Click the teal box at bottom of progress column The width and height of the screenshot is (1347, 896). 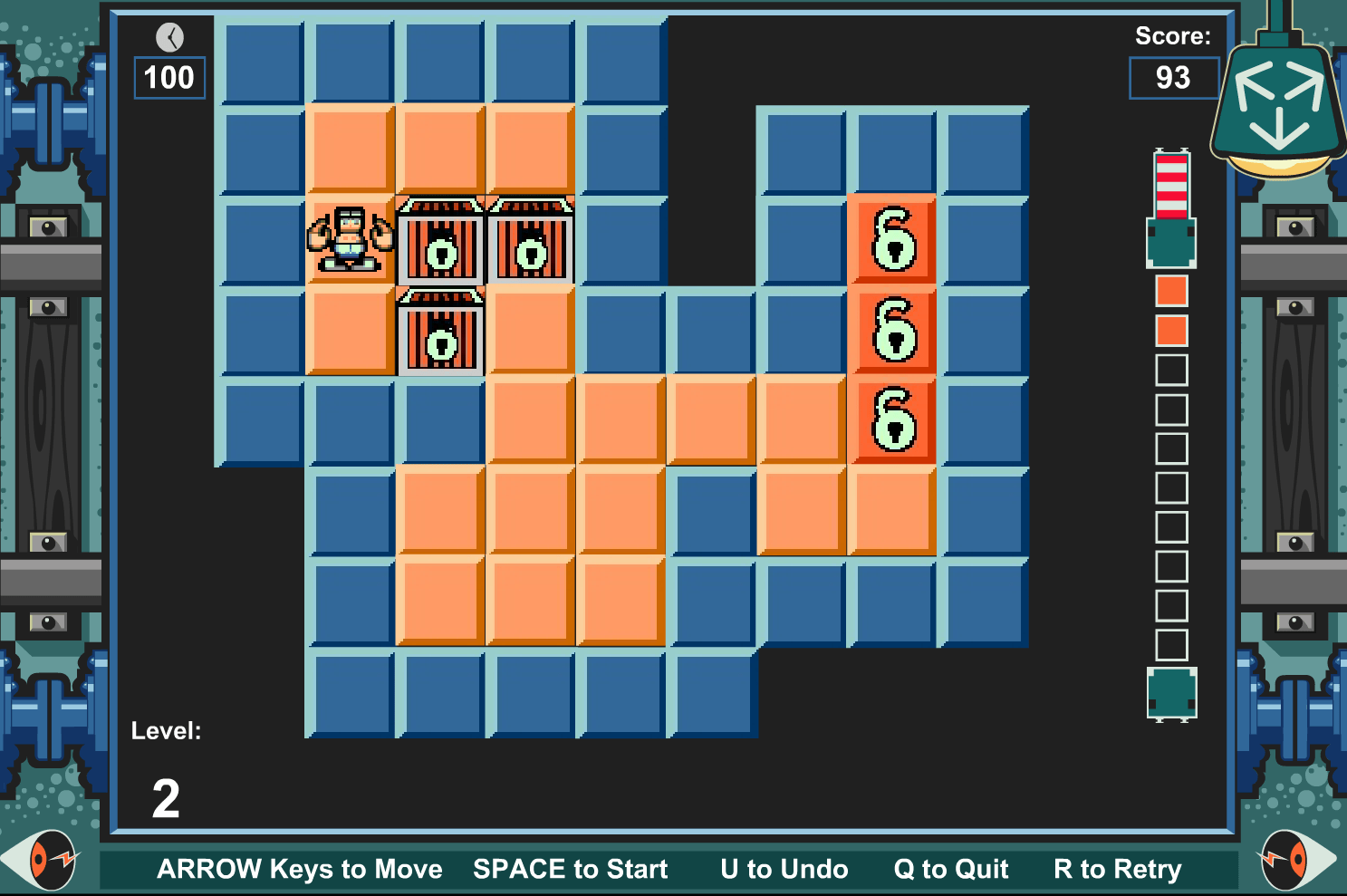pos(1171,693)
